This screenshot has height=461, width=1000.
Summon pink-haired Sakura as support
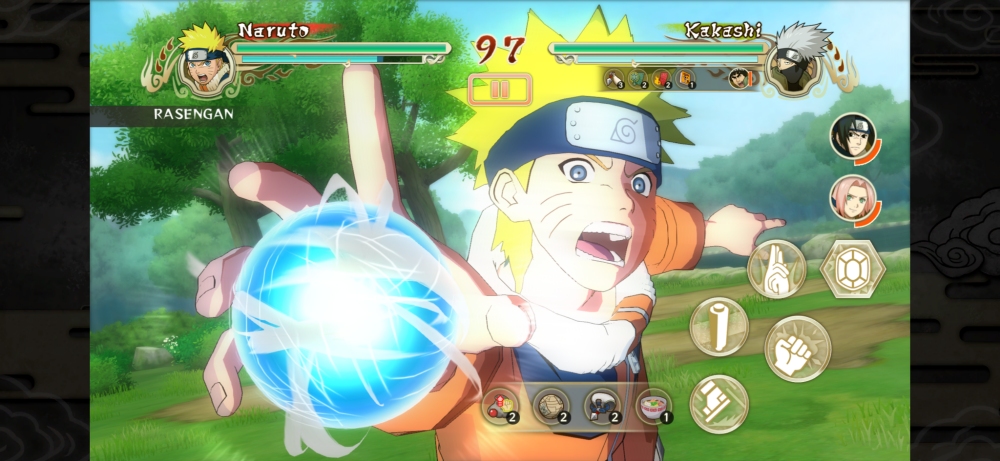852,197
